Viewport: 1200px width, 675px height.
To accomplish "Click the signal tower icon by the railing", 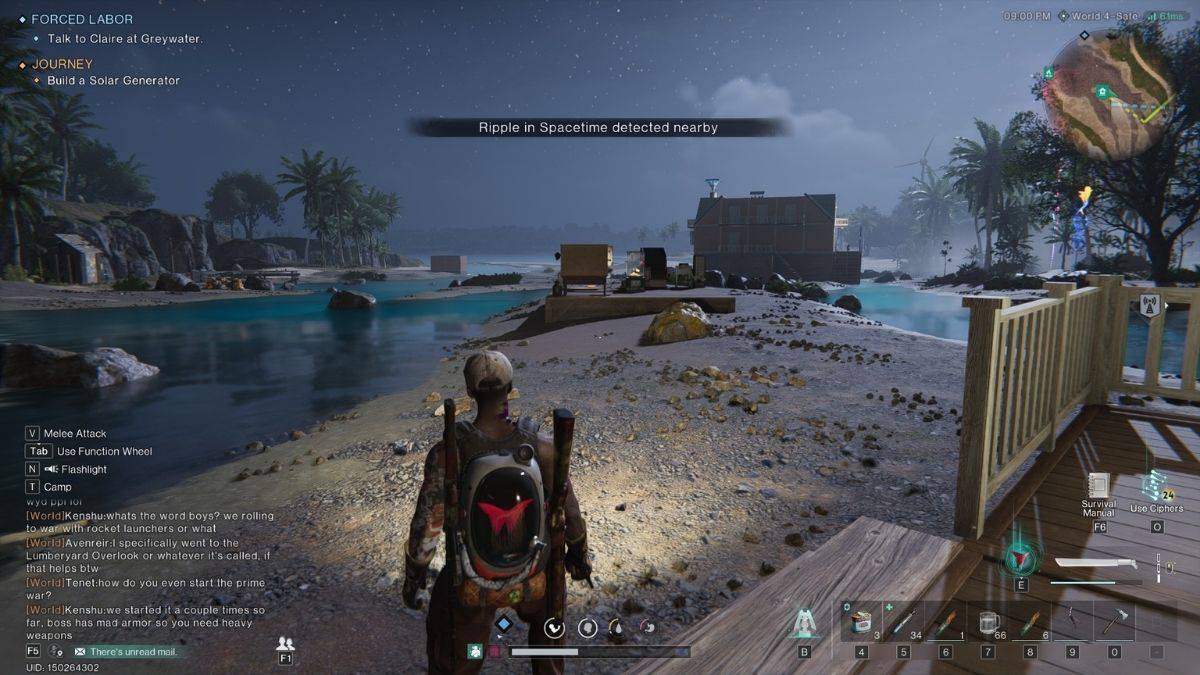I will 1150,305.
